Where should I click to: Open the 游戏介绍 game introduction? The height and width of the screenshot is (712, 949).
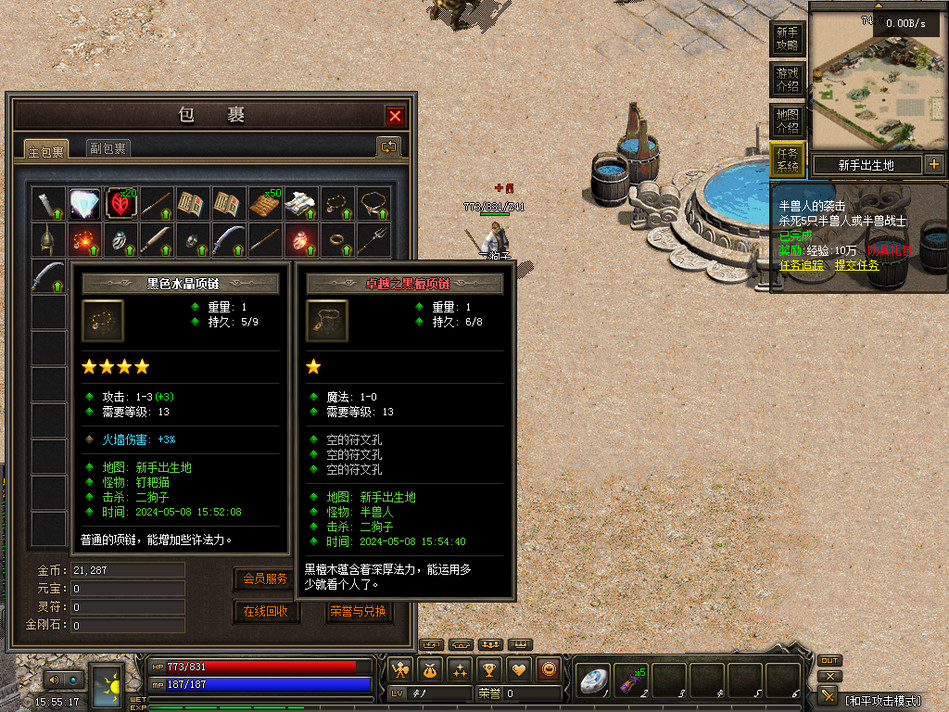click(x=788, y=79)
